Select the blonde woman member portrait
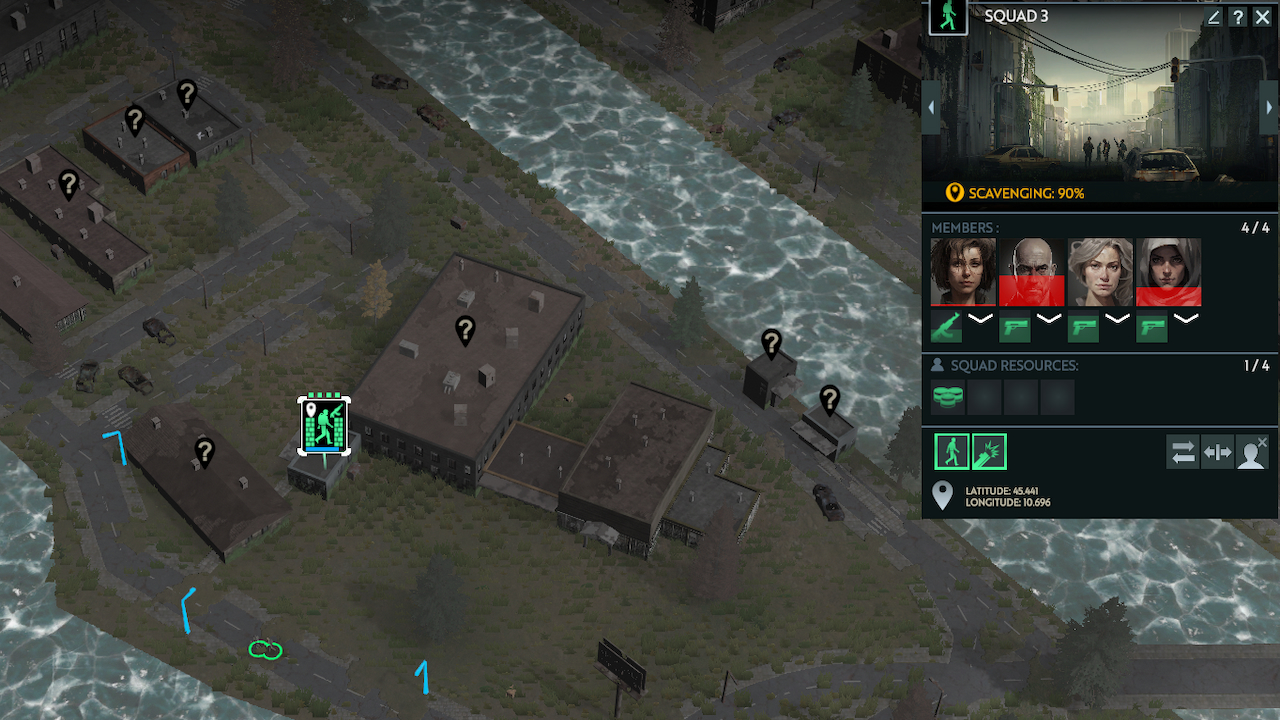The height and width of the screenshot is (720, 1280). click(1100, 271)
